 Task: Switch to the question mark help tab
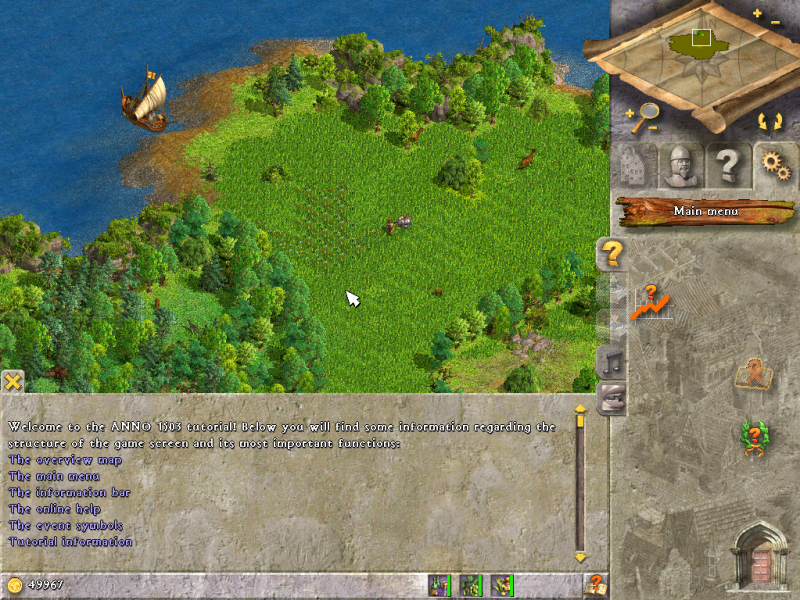tap(728, 167)
